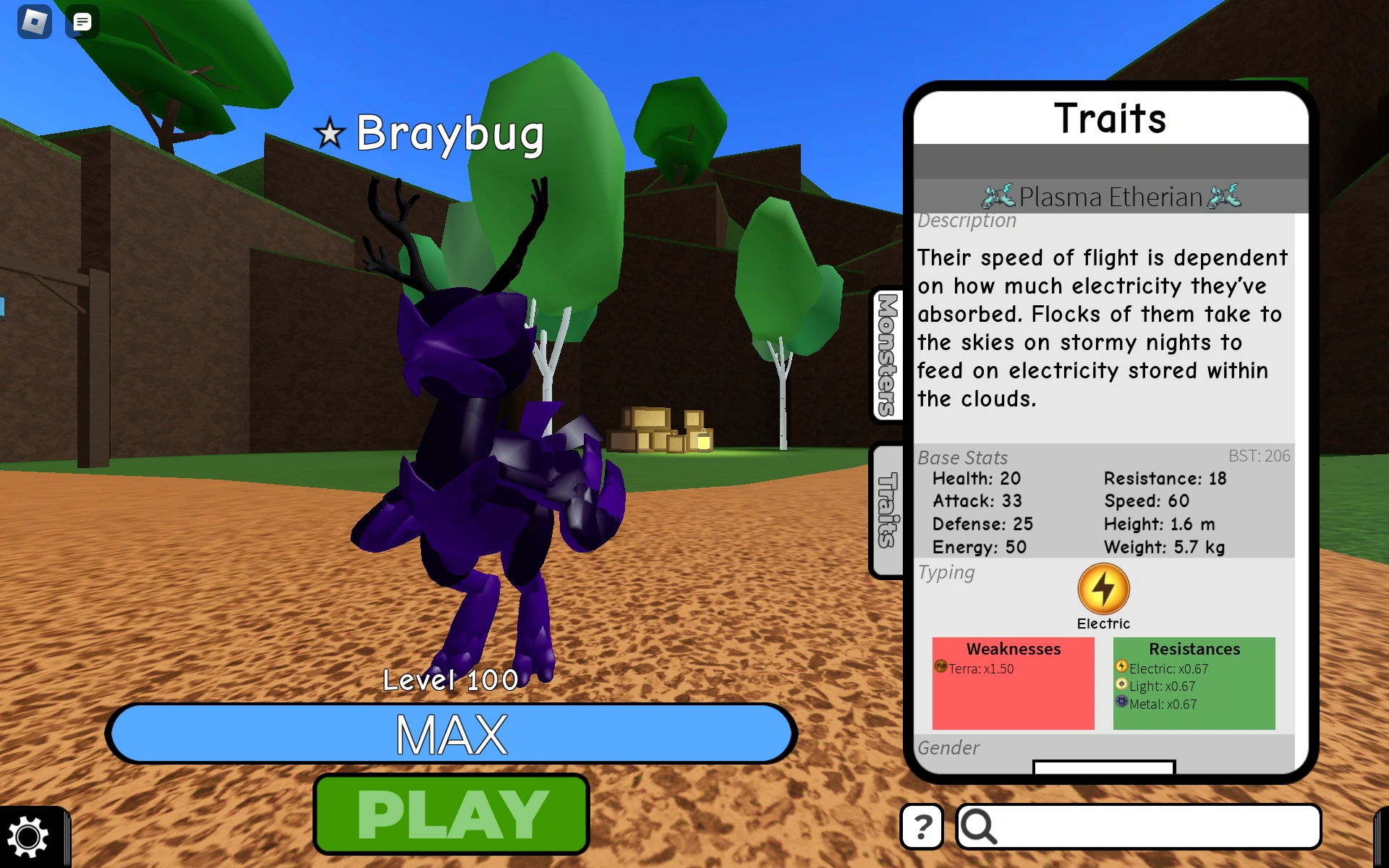Click the Plasma Etherian creature icon beside the species name

(x=999, y=196)
